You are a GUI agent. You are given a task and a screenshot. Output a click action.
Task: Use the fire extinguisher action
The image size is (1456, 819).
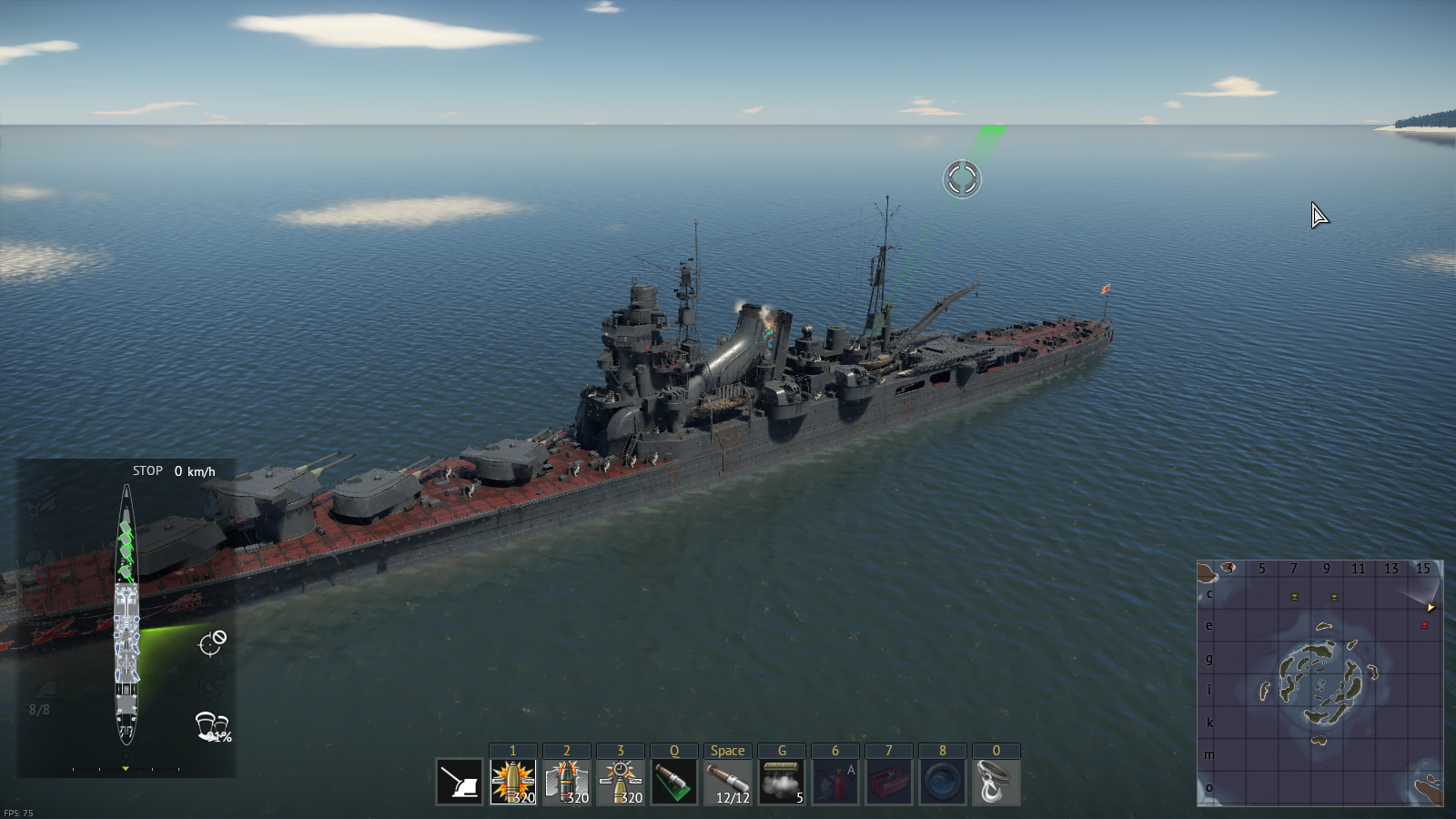tap(835, 782)
